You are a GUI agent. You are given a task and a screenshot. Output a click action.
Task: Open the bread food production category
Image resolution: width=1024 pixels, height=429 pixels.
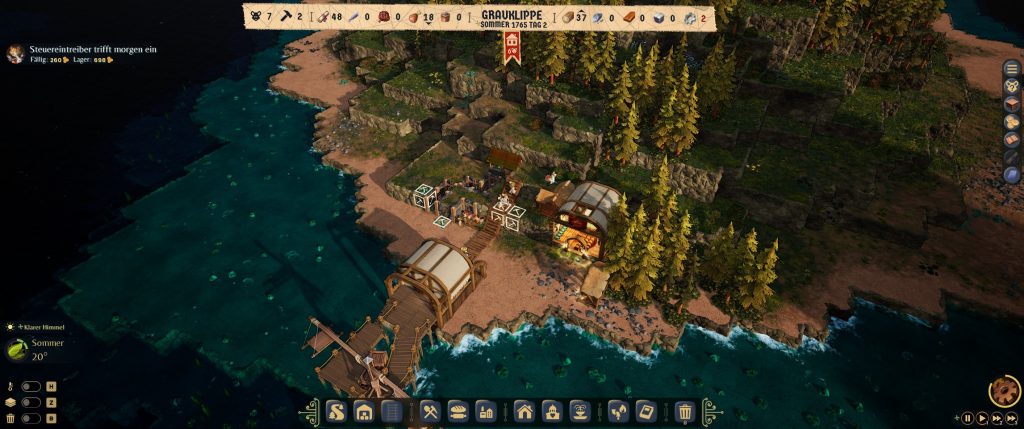[459, 411]
